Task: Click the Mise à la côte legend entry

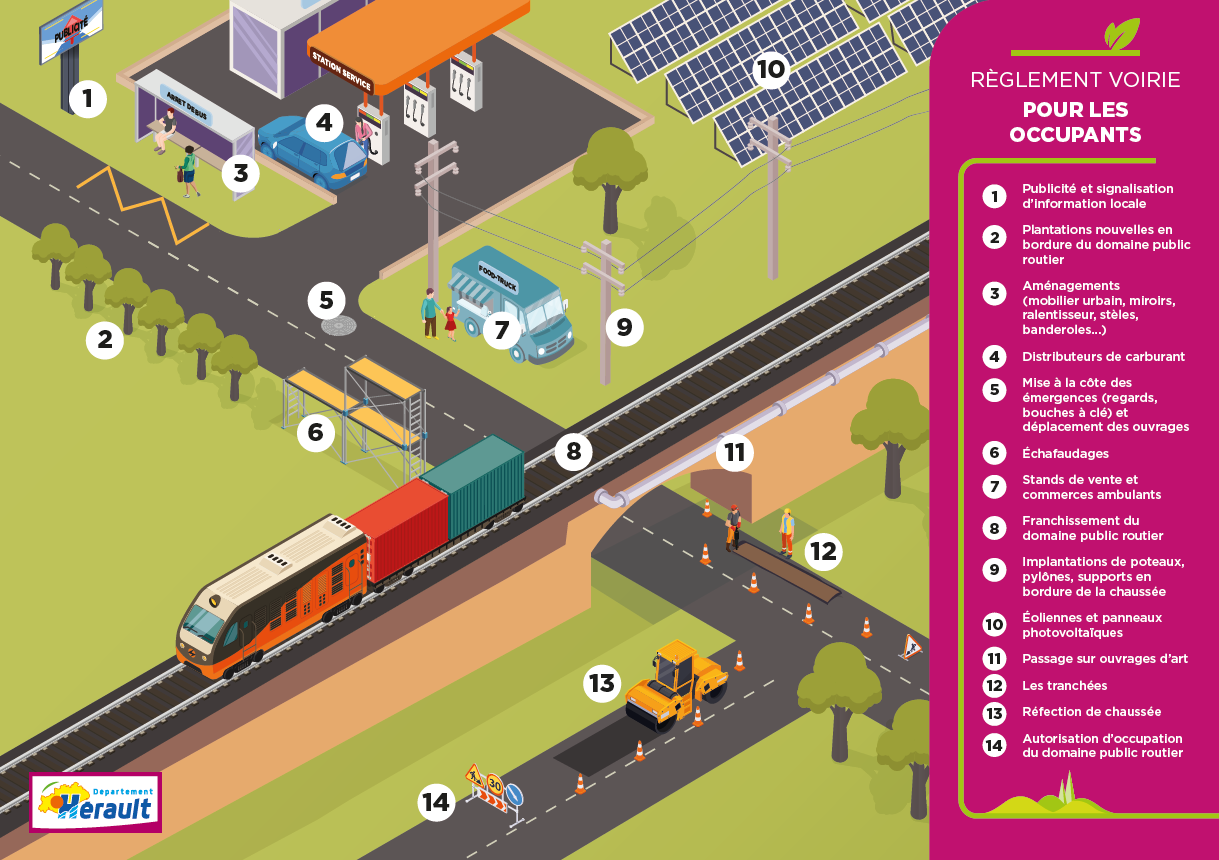Action: [1104, 404]
